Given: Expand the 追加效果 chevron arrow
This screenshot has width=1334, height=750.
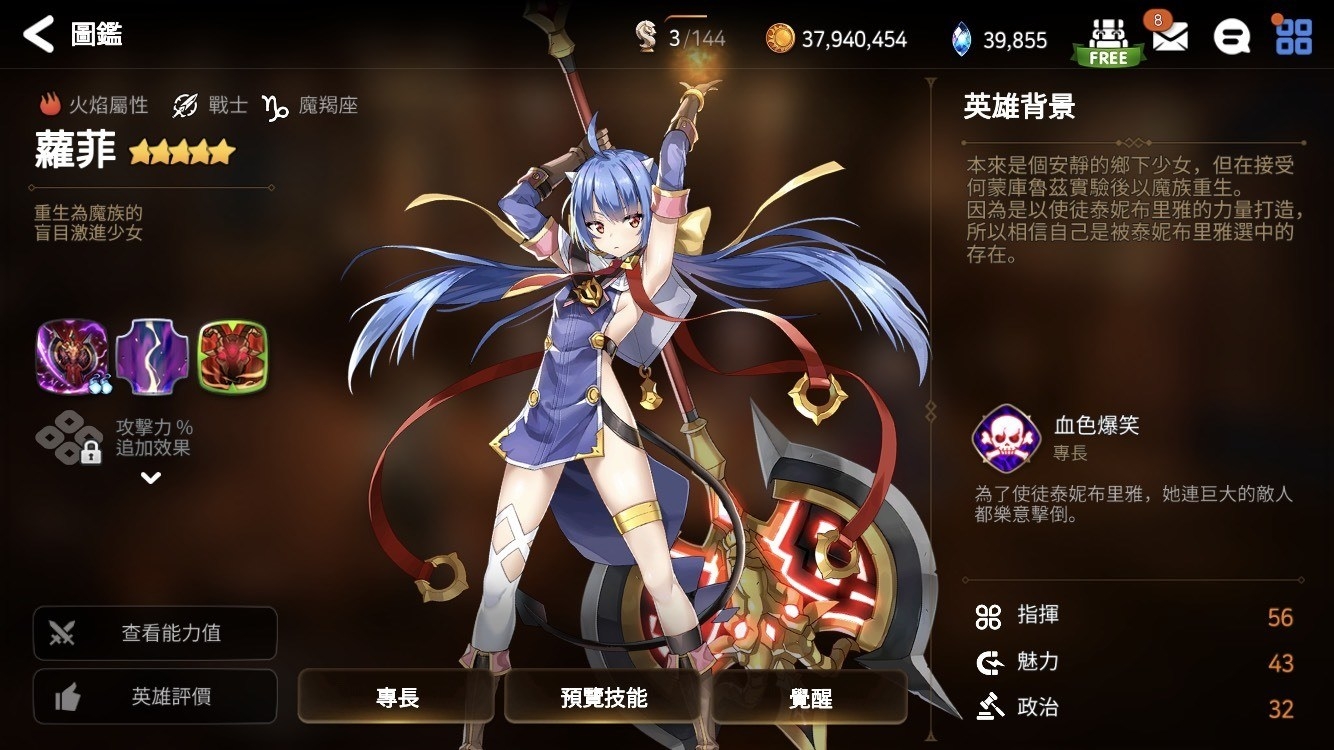Looking at the screenshot, I should pos(152,478).
